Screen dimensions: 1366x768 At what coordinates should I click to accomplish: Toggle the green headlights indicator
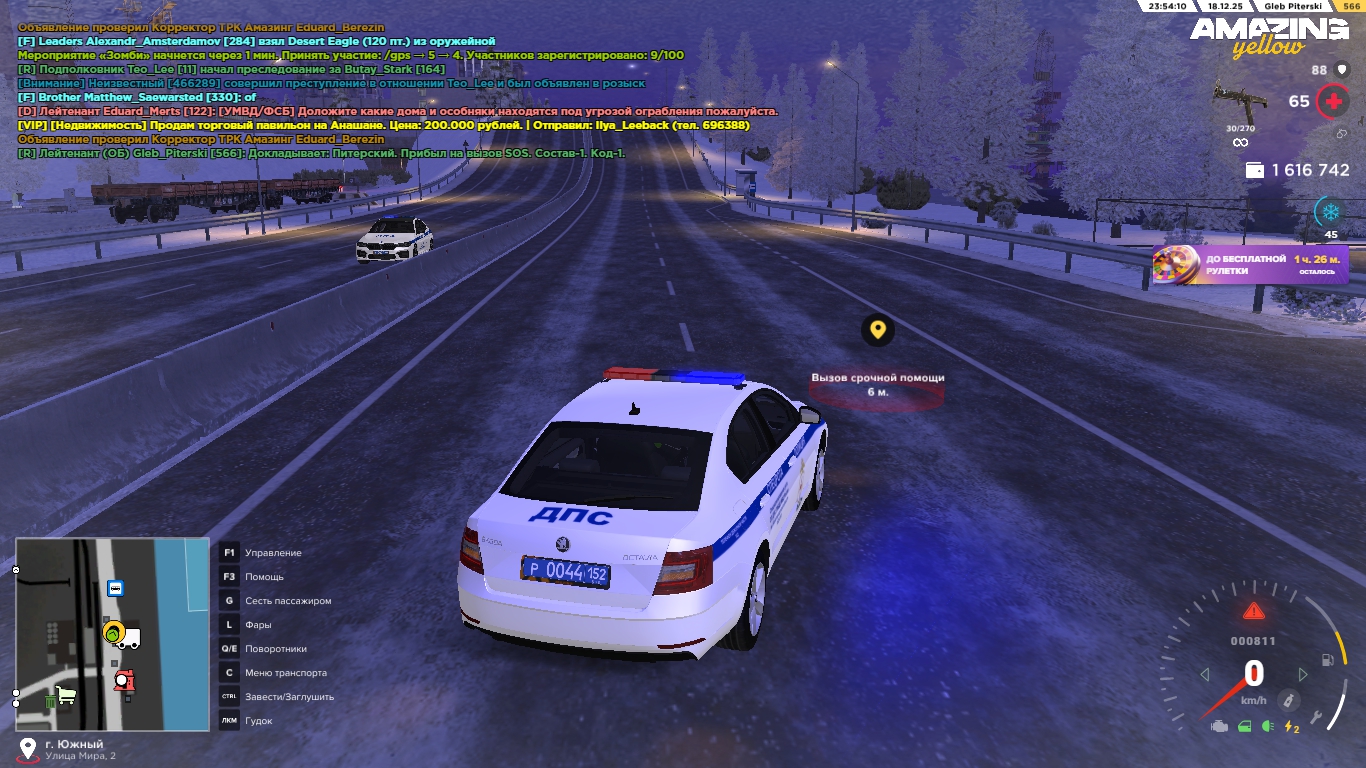click(x=1267, y=726)
